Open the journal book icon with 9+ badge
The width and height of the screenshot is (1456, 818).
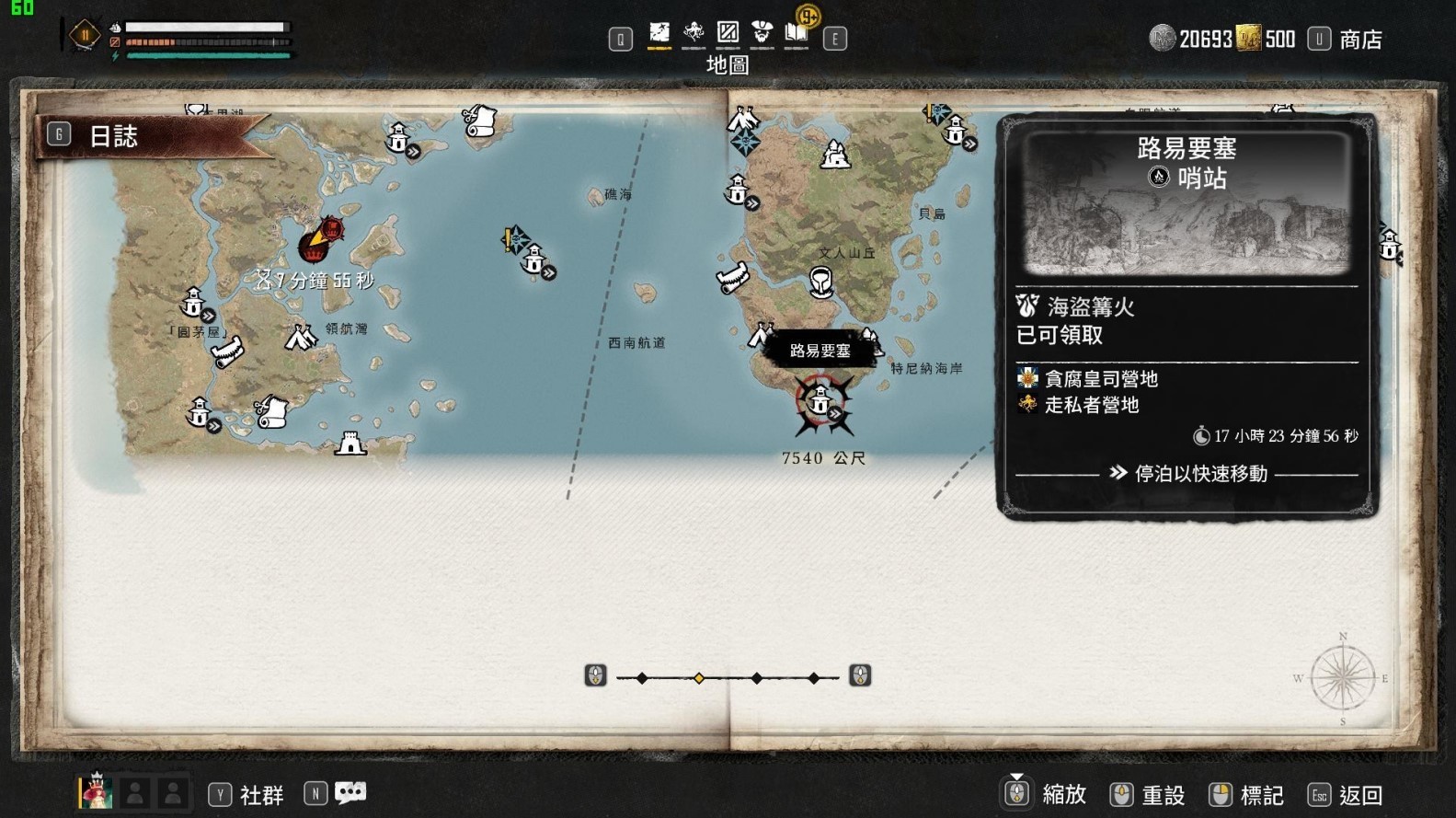tap(797, 33)
